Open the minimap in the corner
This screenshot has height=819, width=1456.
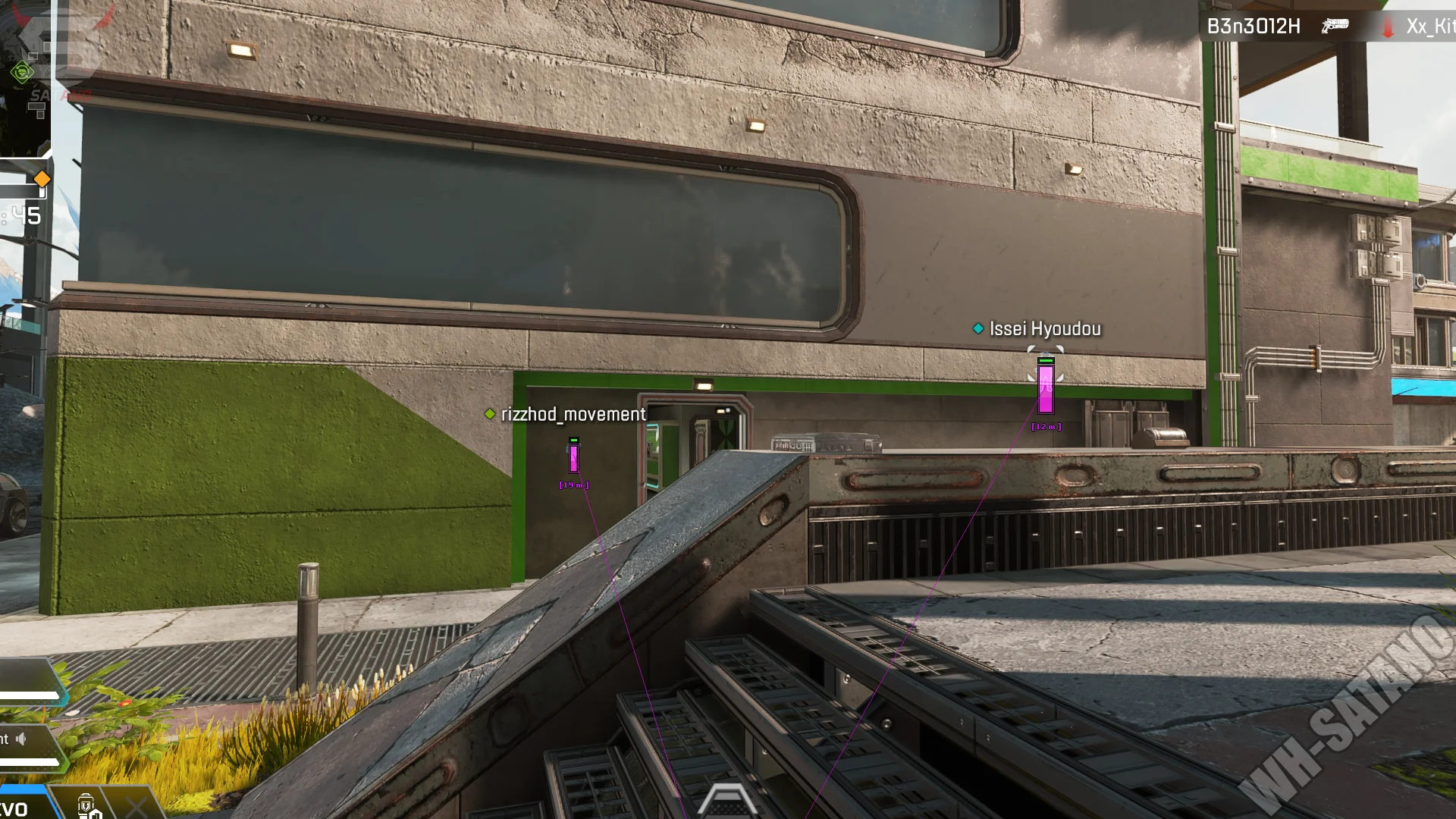pos(24,76)
